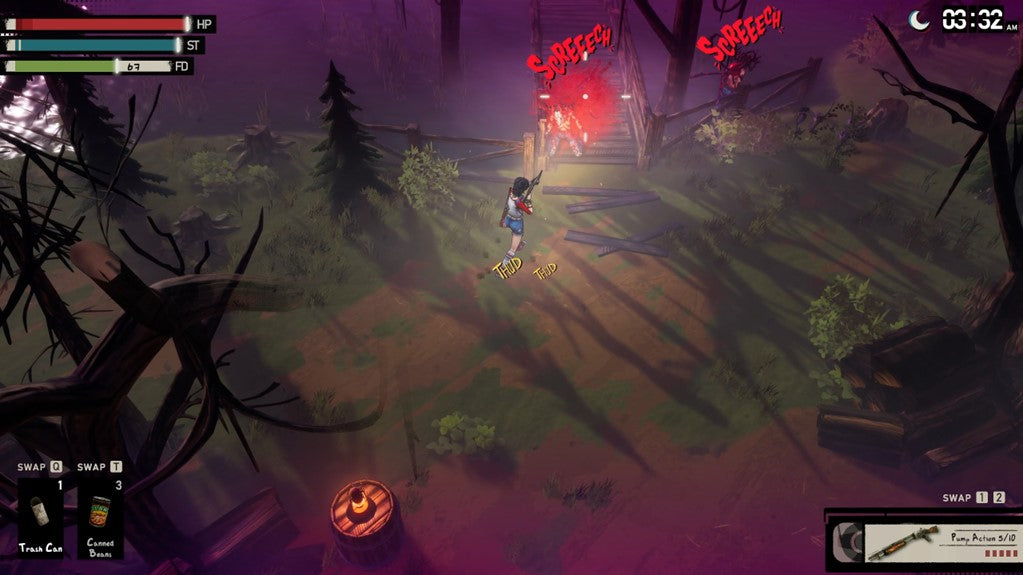The height and width of the screenshot is (575, 1023).
Task: Select the Canned Beans item slot
Action: [101, 517]
